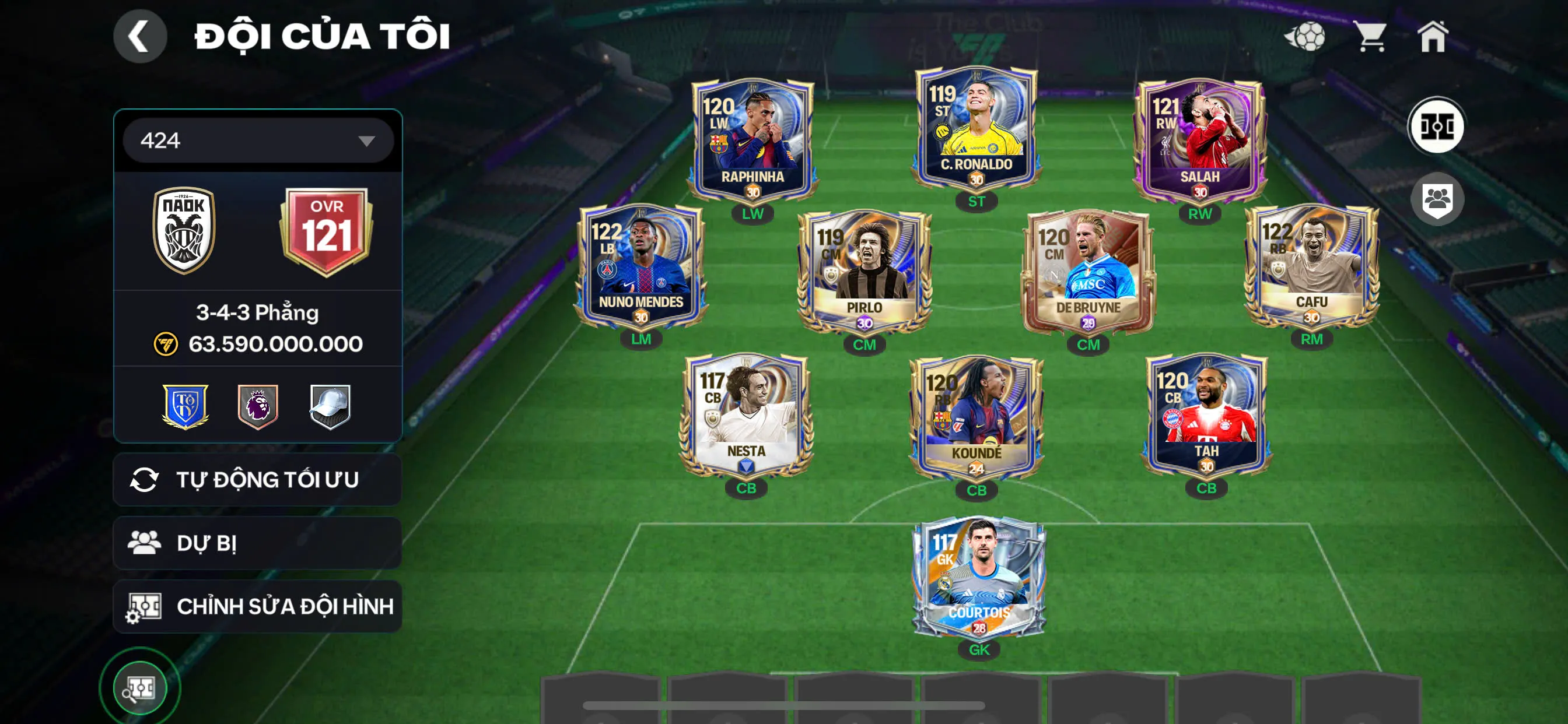
Task: Select the C. Ronaldo striker card
Action: [x=977, y=131]
